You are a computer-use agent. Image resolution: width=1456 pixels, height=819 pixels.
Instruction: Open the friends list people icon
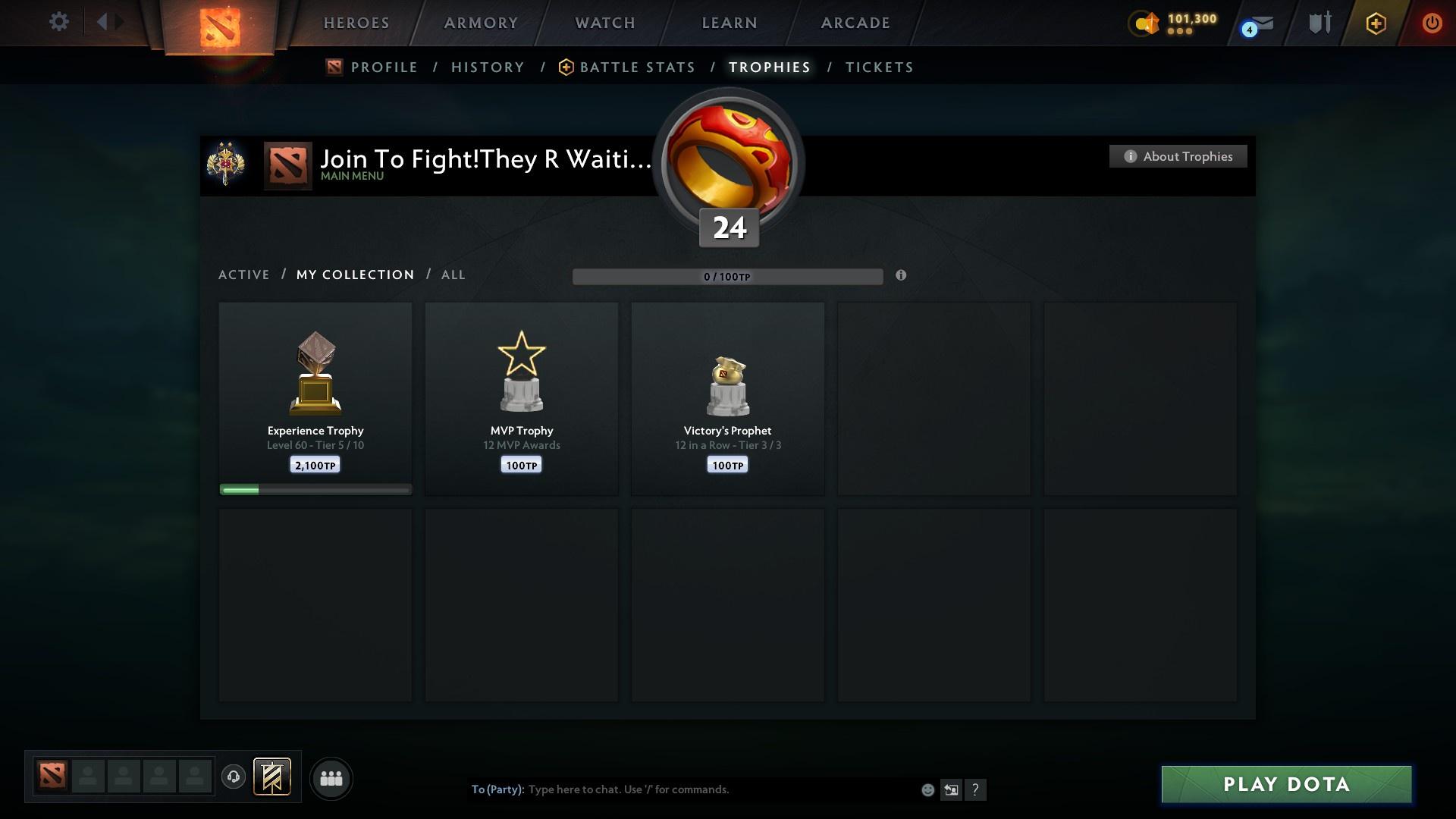(331, 778)
